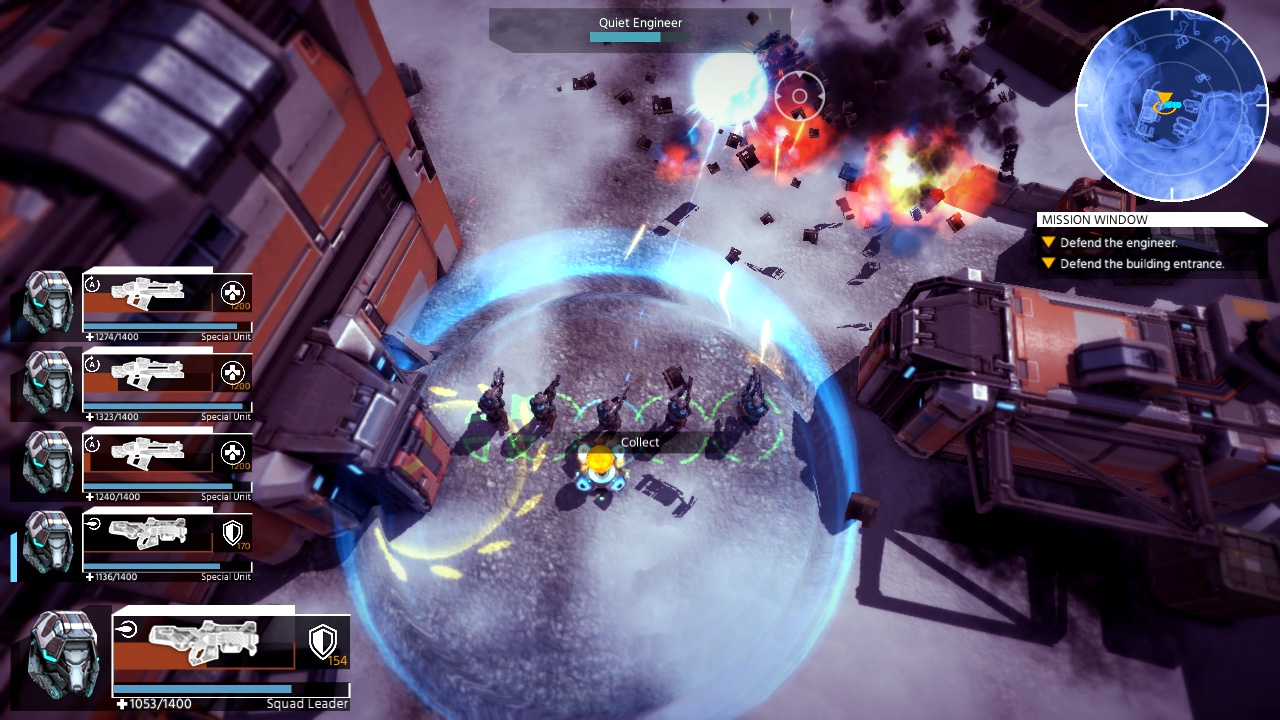This screenshot has height=720, width=1280.
Task: Select the "Defend the engineer" objective
Action: tap(1118, 243)
